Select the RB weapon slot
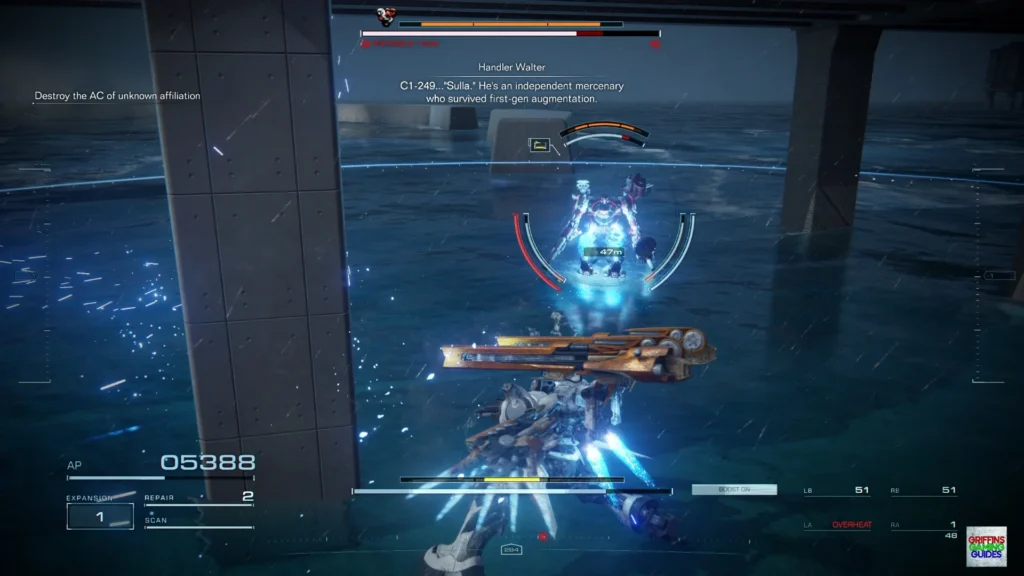Image resolution: width=1024 pixels, height=576 pixels. click(x=923, y=490)
